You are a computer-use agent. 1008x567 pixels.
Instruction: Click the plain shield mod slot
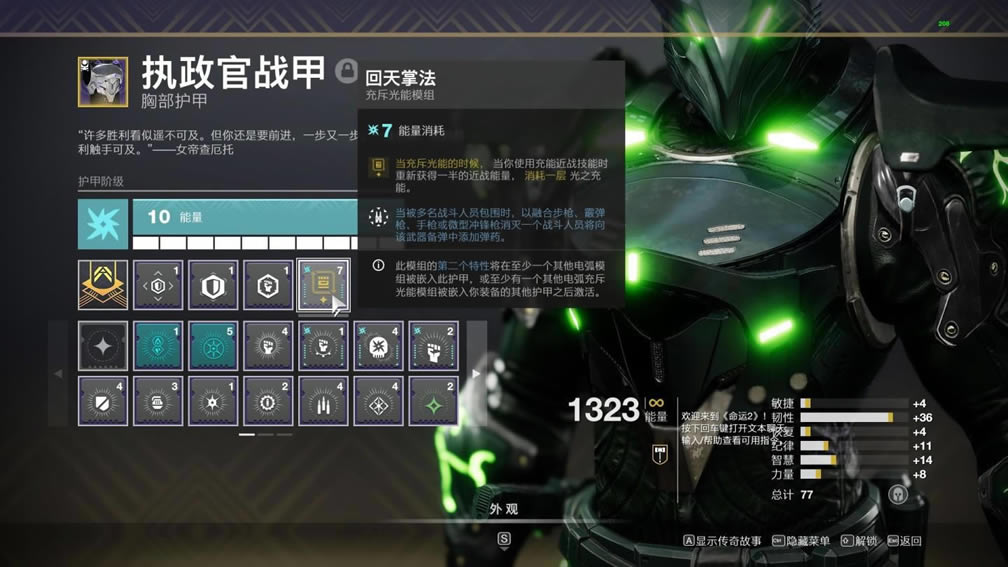[x=213, y=285]
